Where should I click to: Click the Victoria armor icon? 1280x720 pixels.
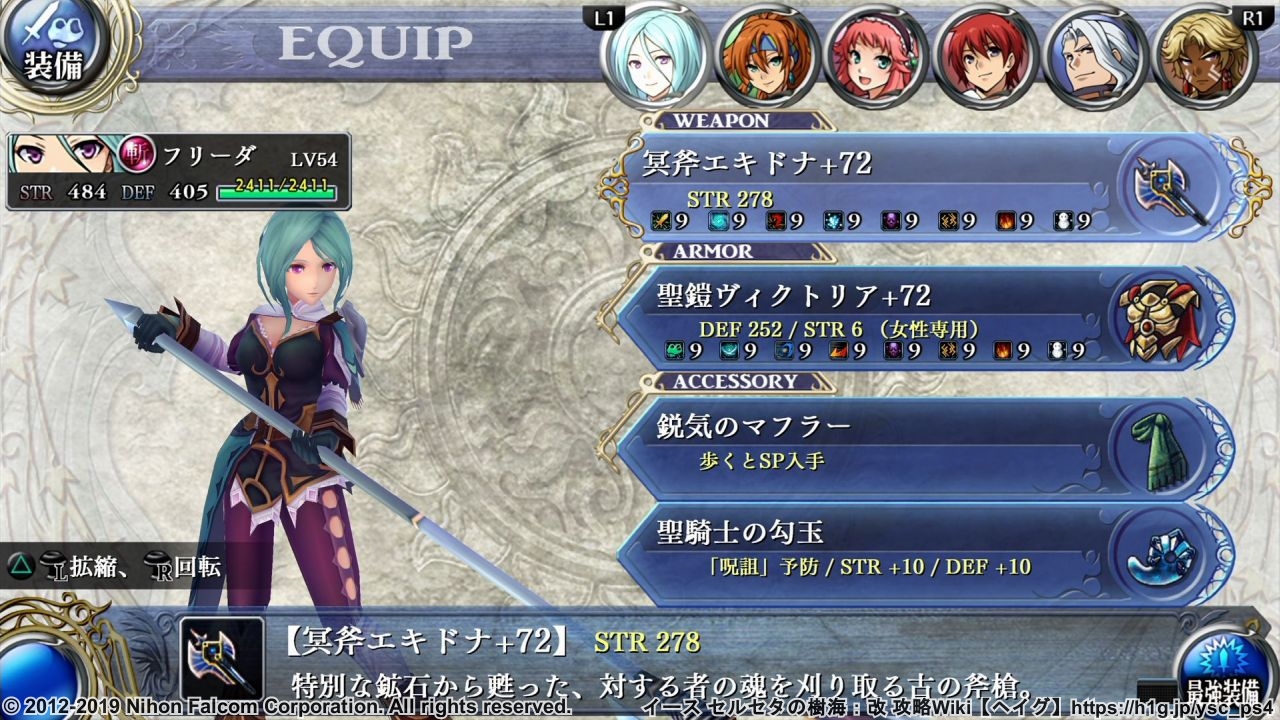(1159, 319)
